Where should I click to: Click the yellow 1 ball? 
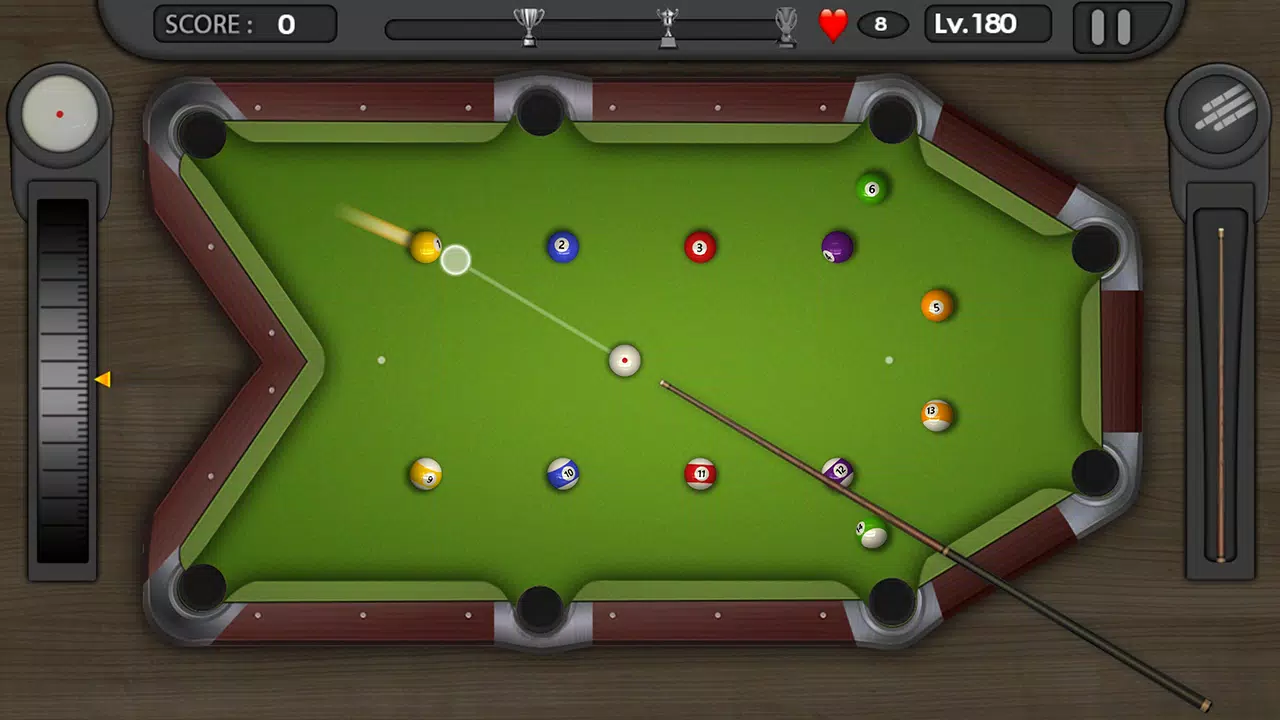click(428, 248)
